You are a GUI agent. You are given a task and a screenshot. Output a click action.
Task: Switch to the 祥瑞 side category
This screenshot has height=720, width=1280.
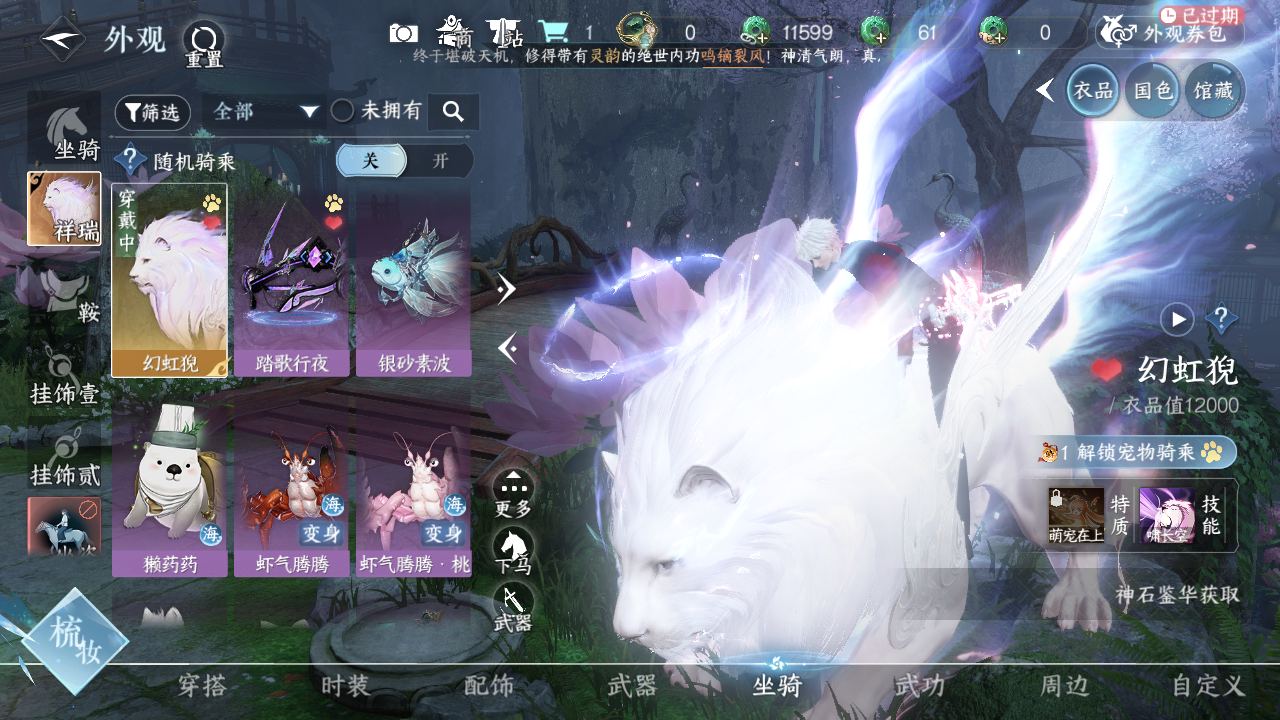(64, 209)
